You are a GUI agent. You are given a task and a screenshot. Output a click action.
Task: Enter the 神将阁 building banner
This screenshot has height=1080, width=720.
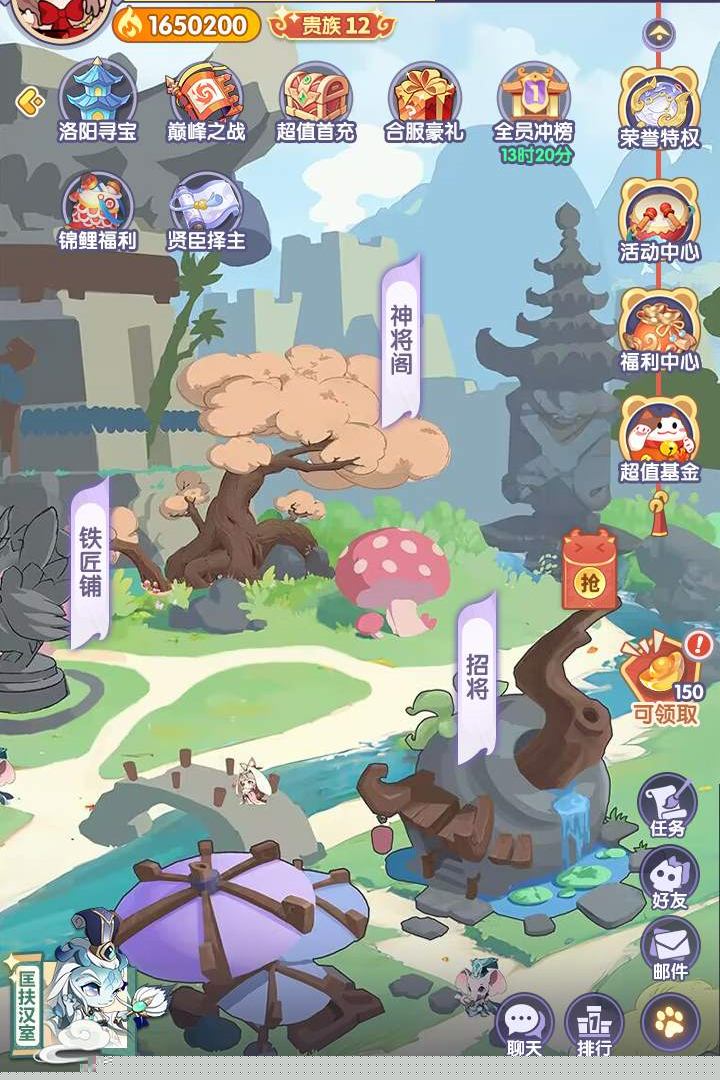(401, 340)
